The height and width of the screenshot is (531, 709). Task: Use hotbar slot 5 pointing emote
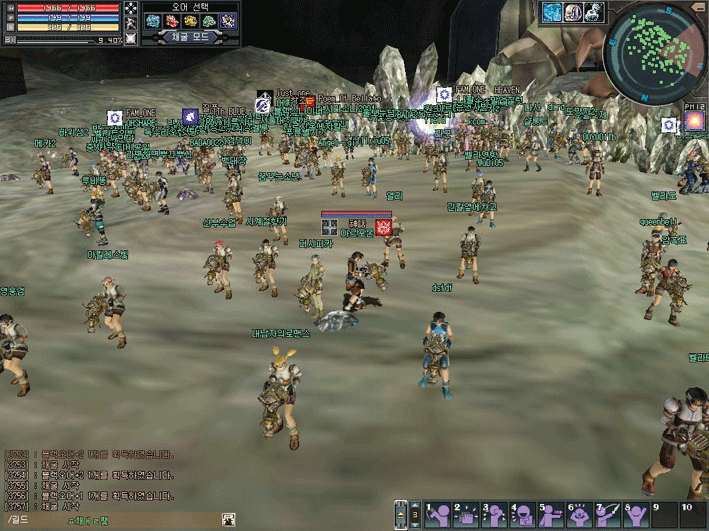[550, 514]
